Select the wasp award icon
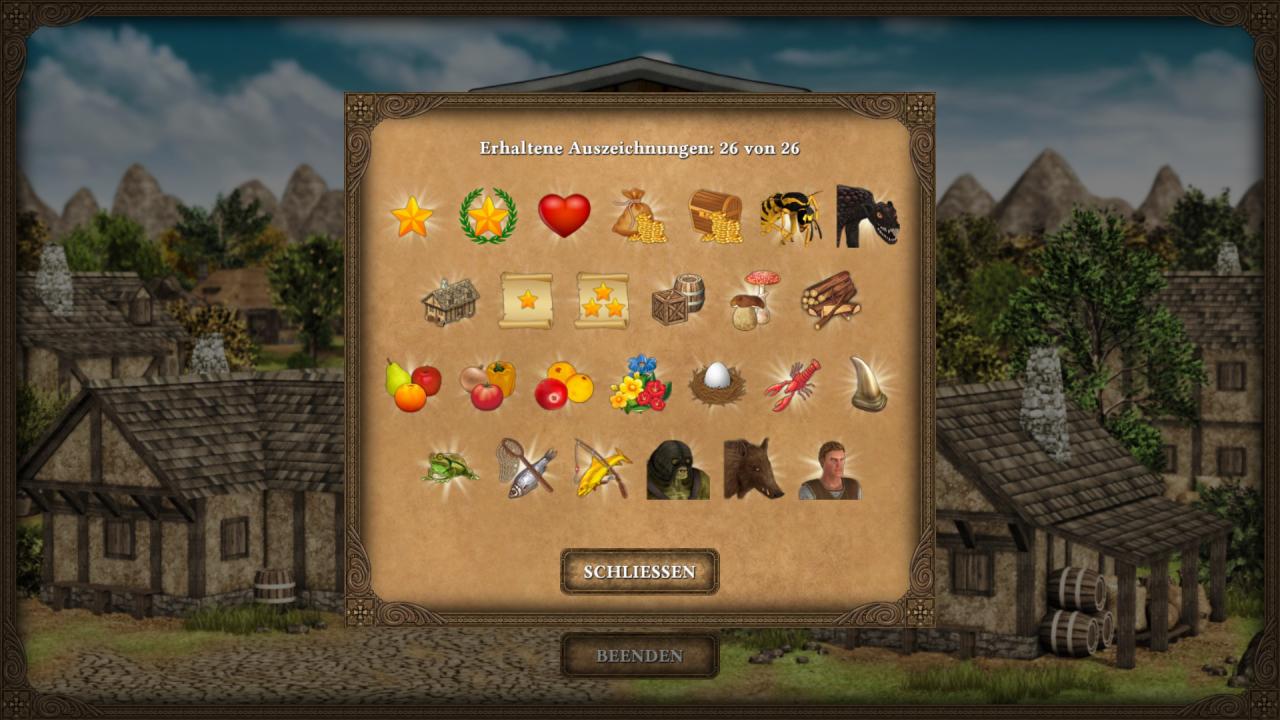The width and height of the screenshot is (1280, 720). (790, 216)
